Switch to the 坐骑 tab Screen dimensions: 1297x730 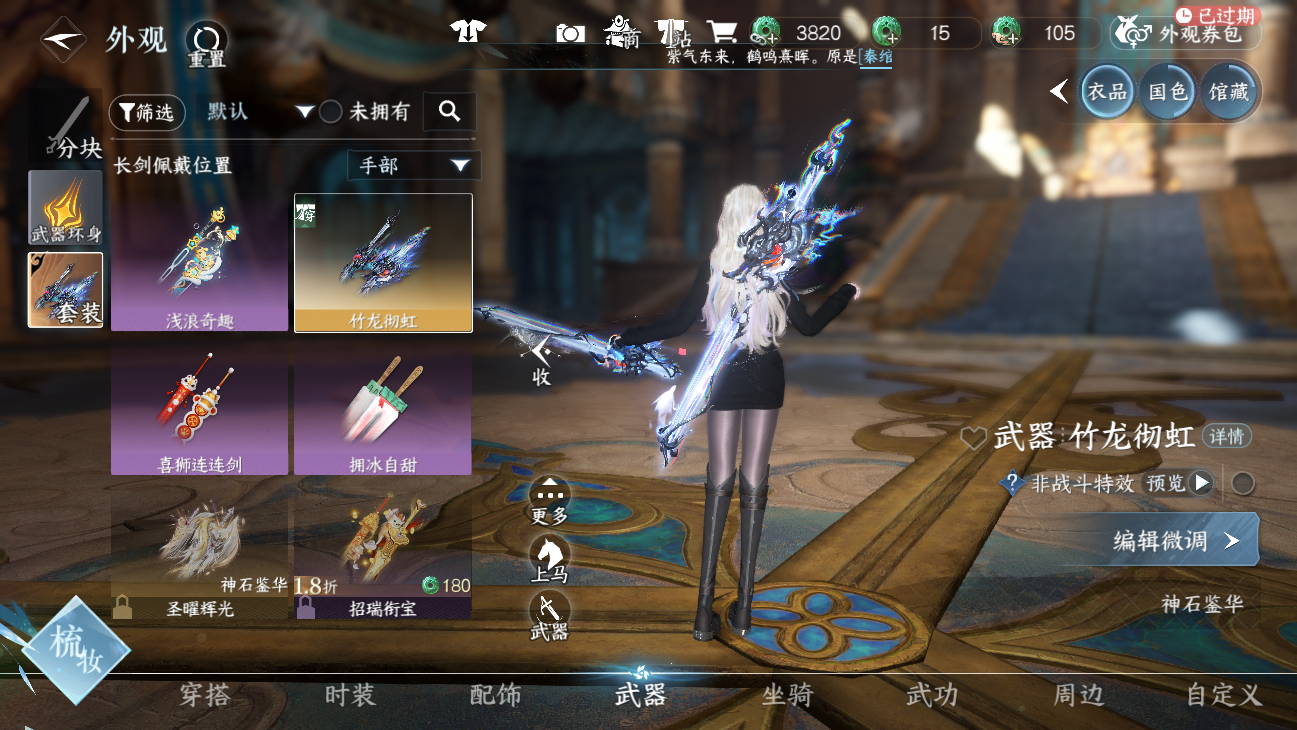point(787,695)
